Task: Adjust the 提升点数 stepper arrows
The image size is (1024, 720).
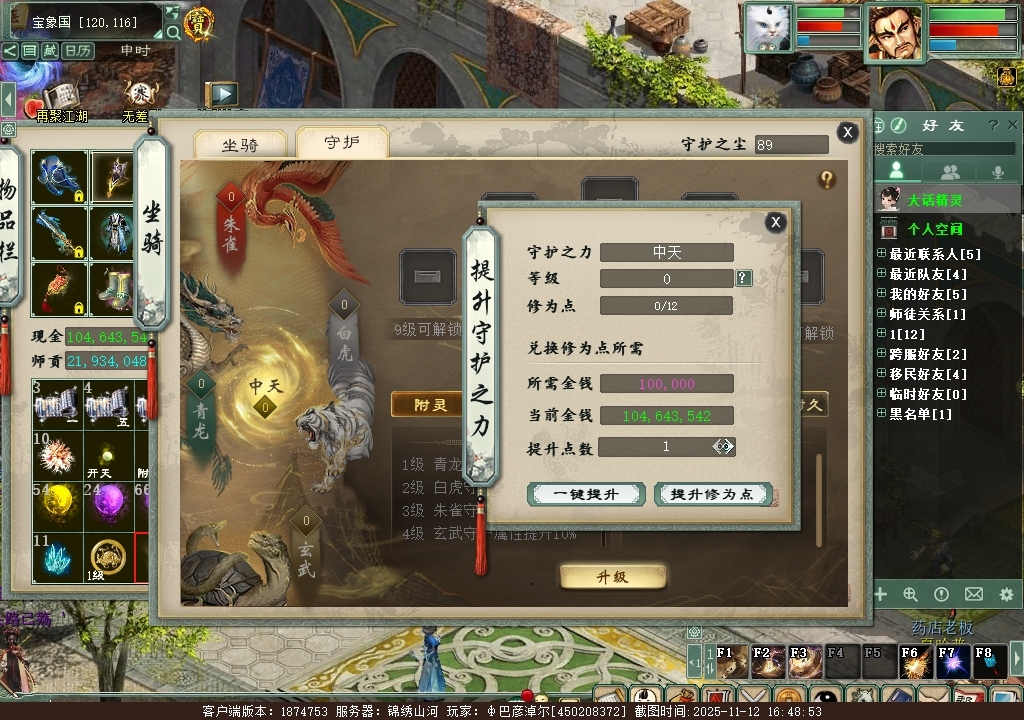Action: click(723, 446)
